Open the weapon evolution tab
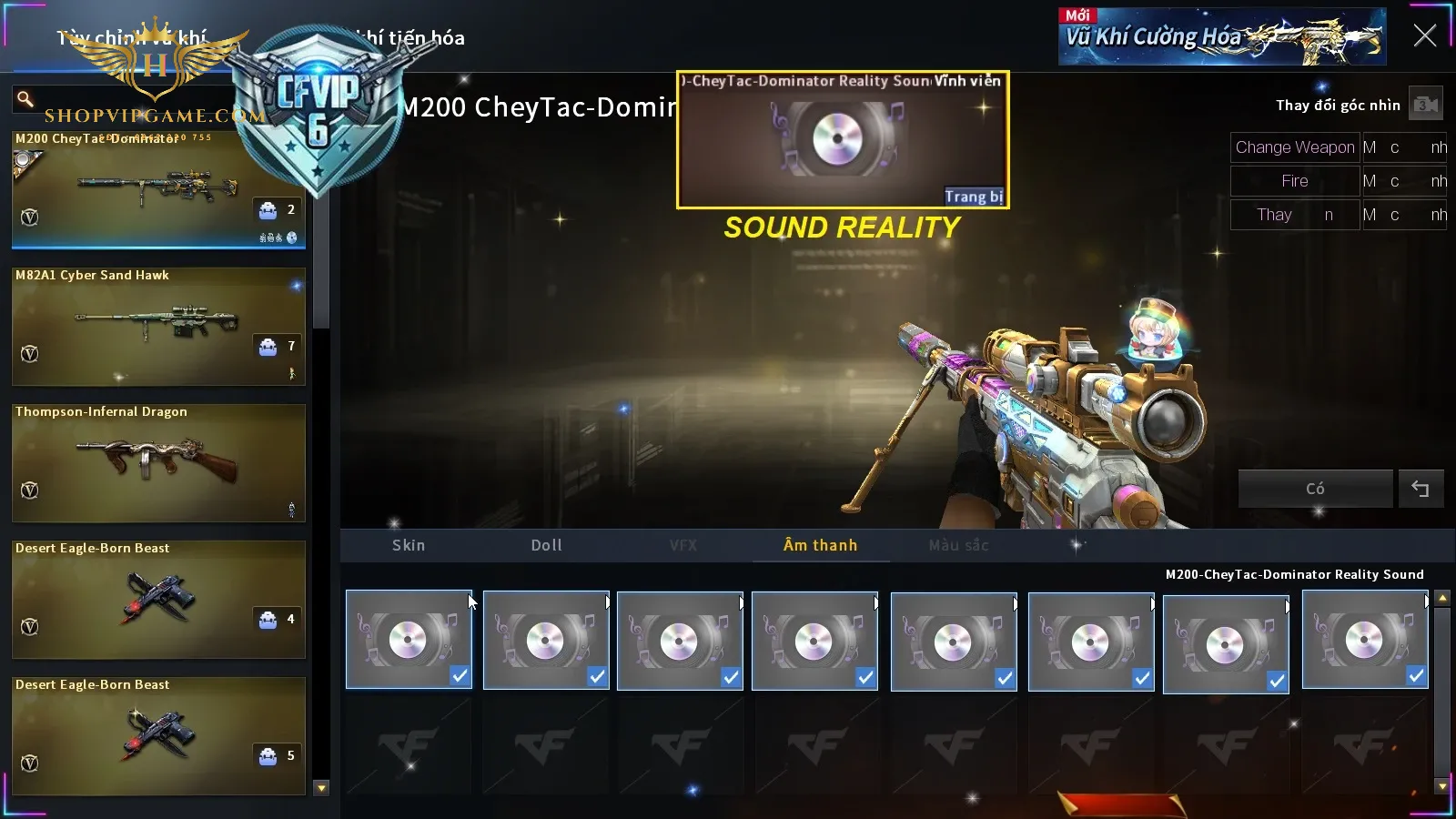1456x819 pixels. (420, 38)
